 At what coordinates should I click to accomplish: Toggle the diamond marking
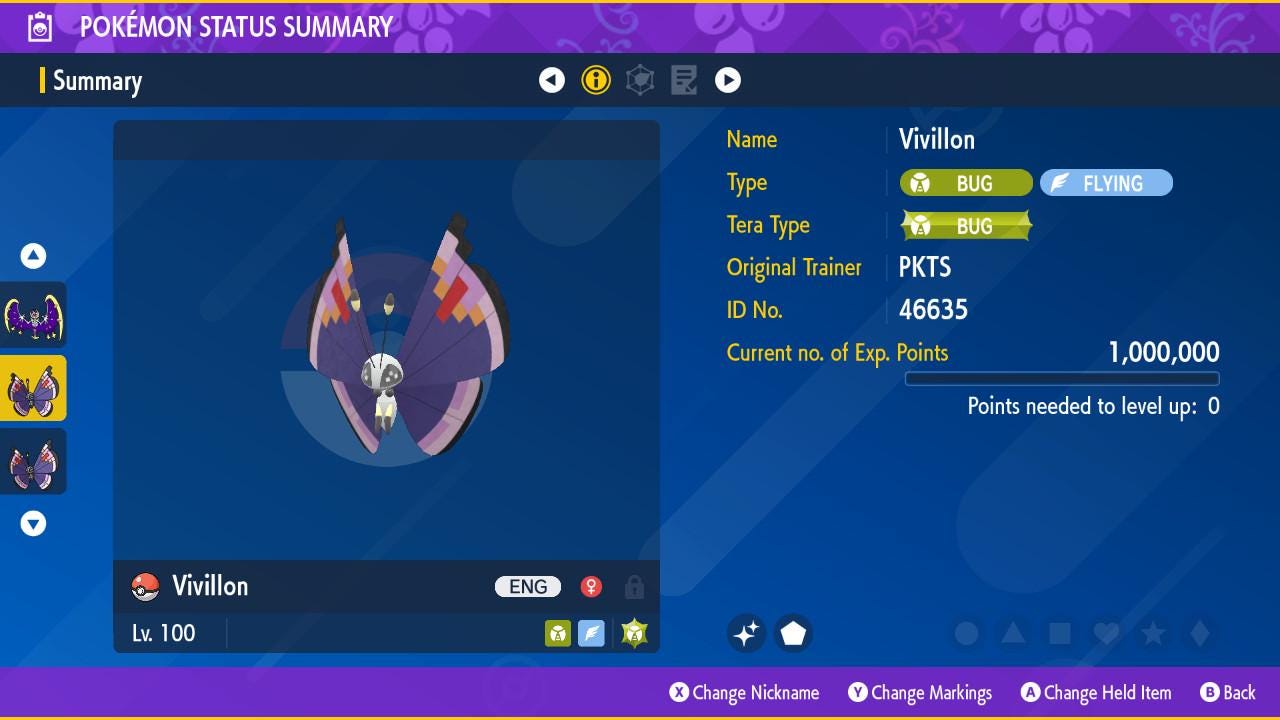pyautogui.click(x=1200, y=633)
